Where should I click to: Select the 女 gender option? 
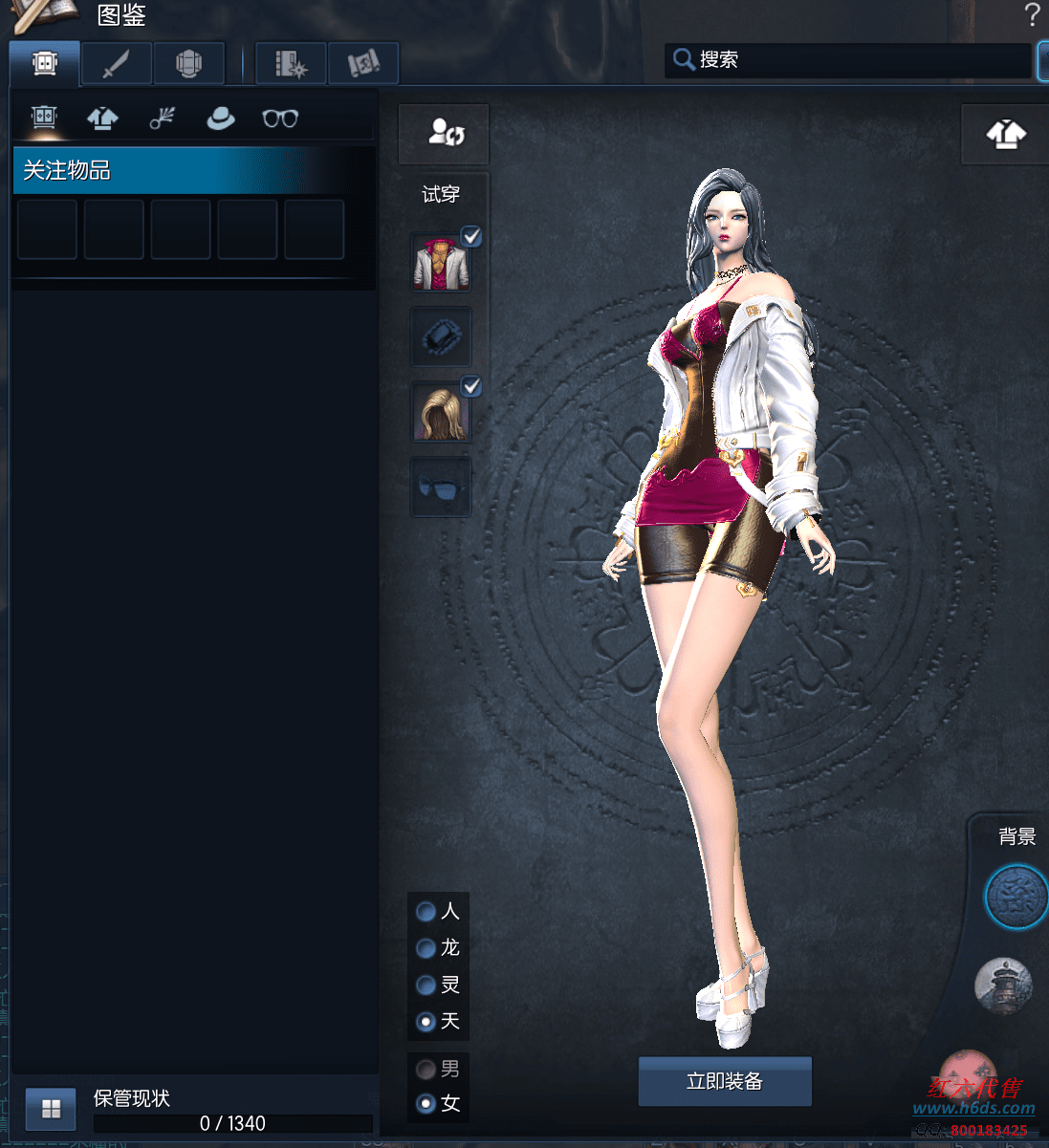tap(426, 1104)
